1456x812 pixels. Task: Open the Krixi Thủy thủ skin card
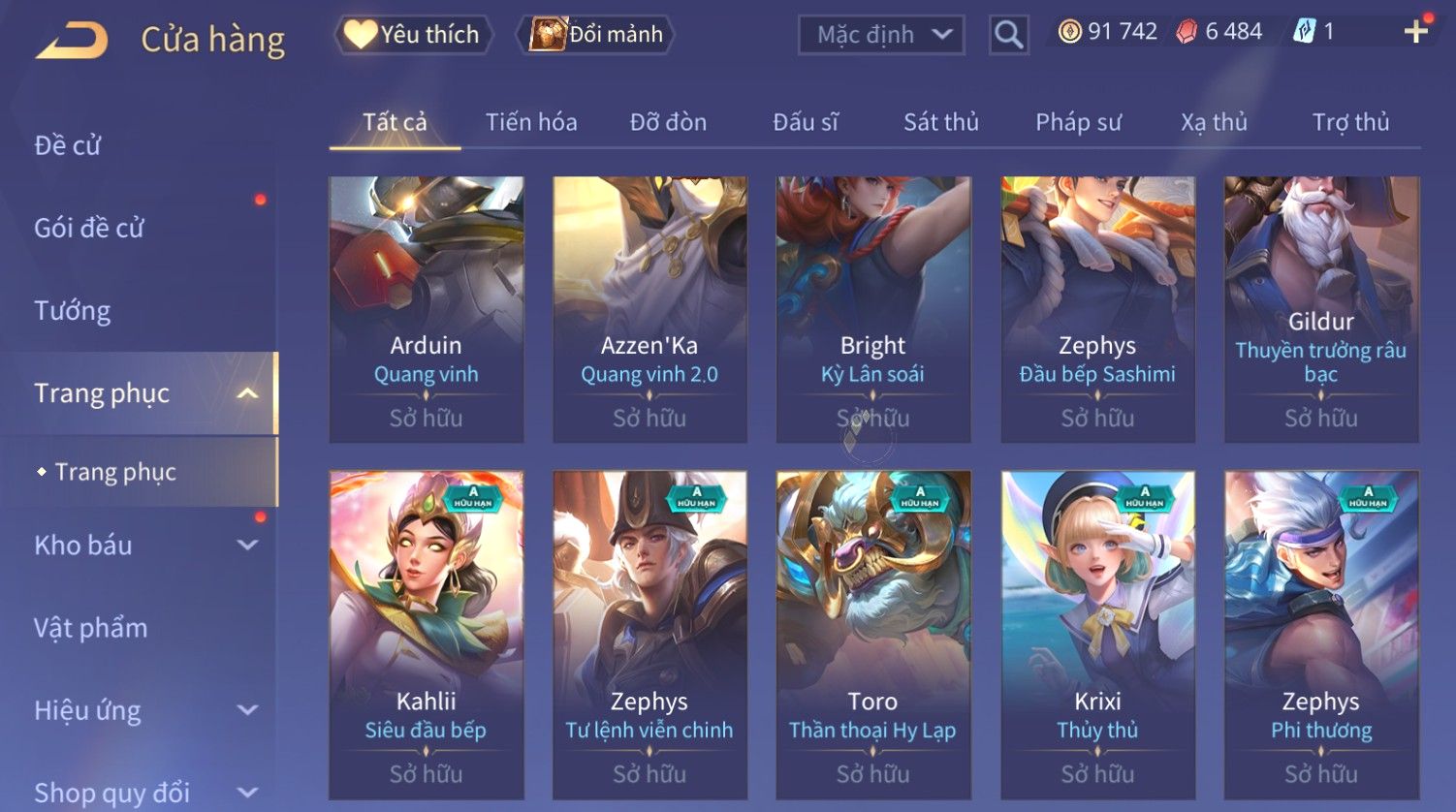(1097, 635)
